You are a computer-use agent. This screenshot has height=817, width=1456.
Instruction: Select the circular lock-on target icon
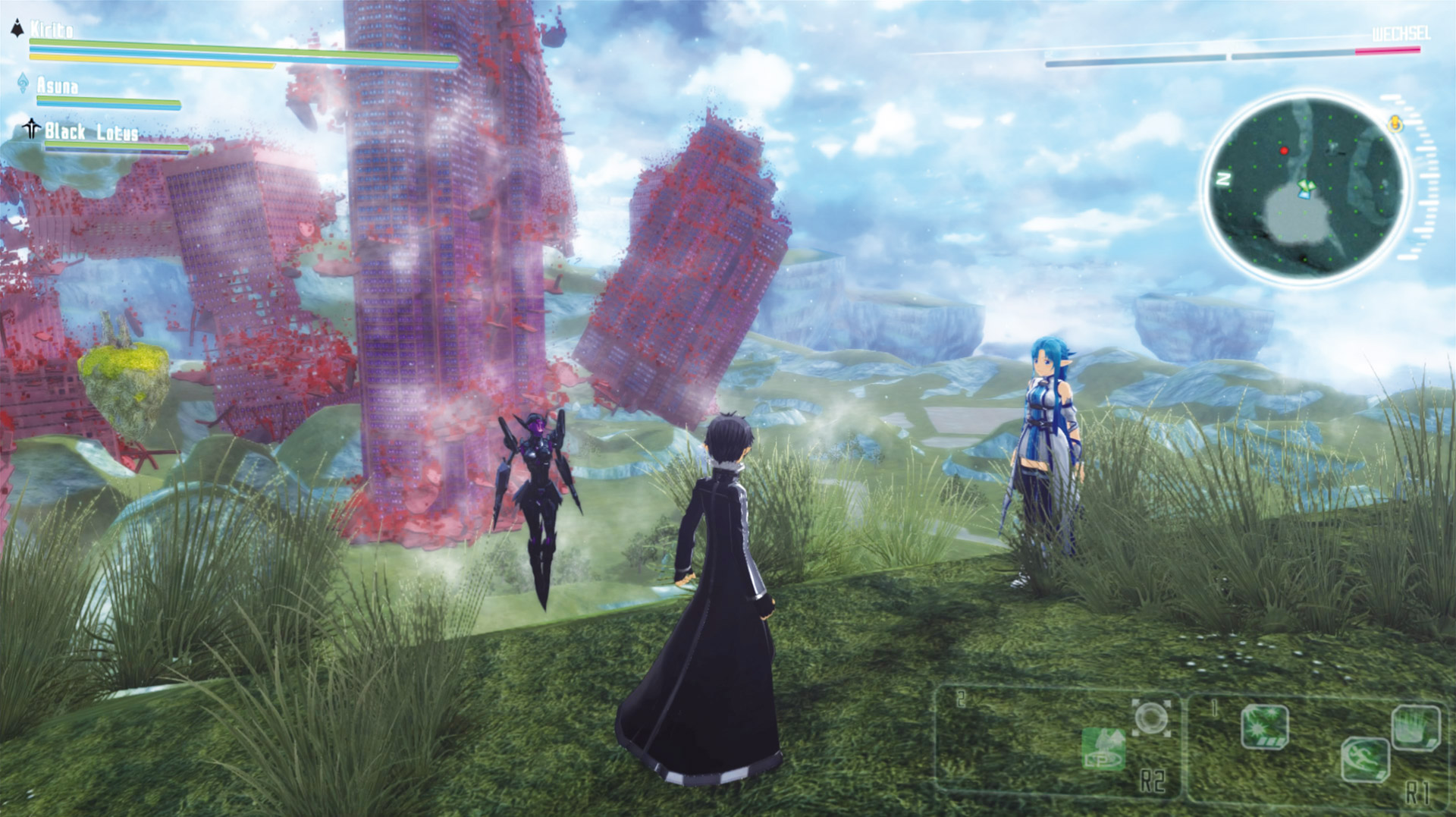(1151, 718)
